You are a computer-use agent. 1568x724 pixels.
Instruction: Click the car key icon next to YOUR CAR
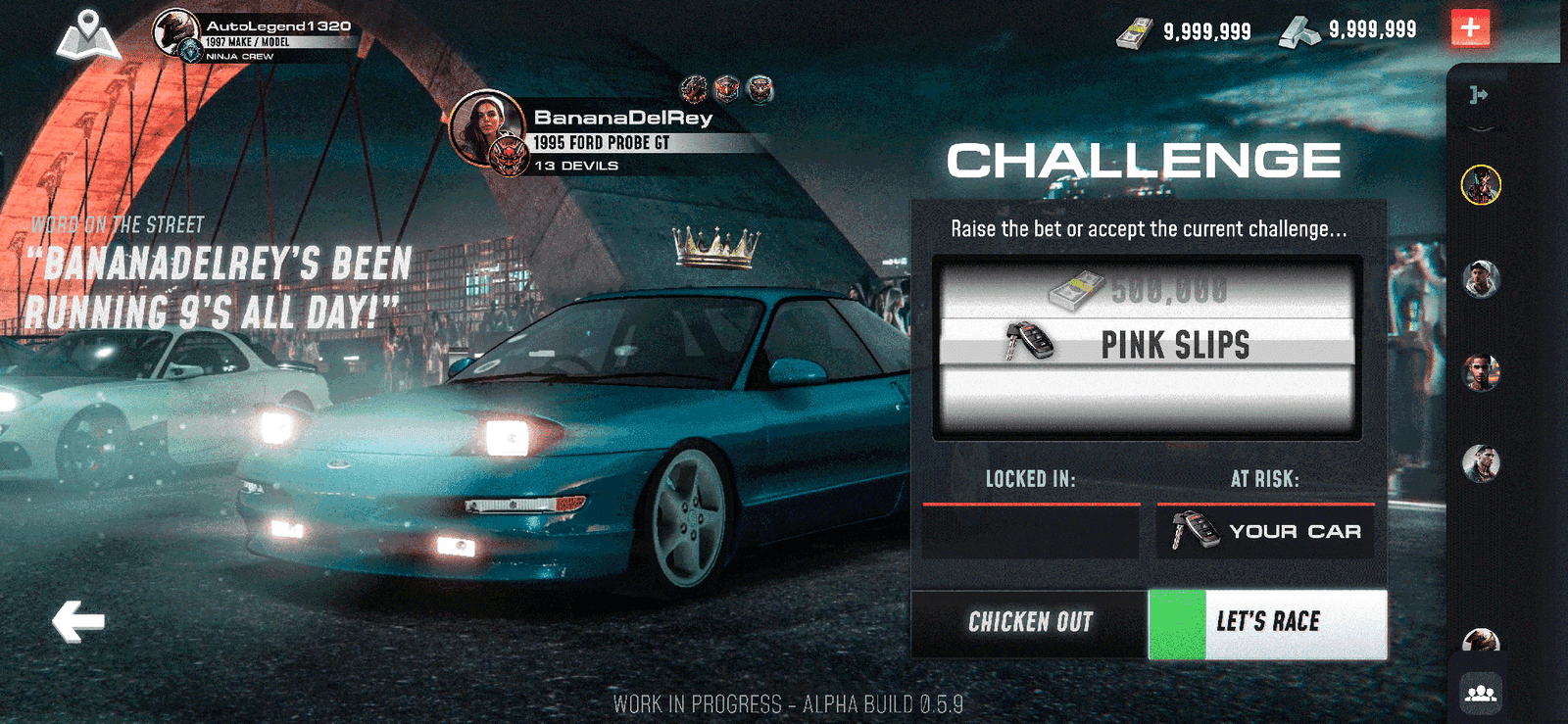1198,530
